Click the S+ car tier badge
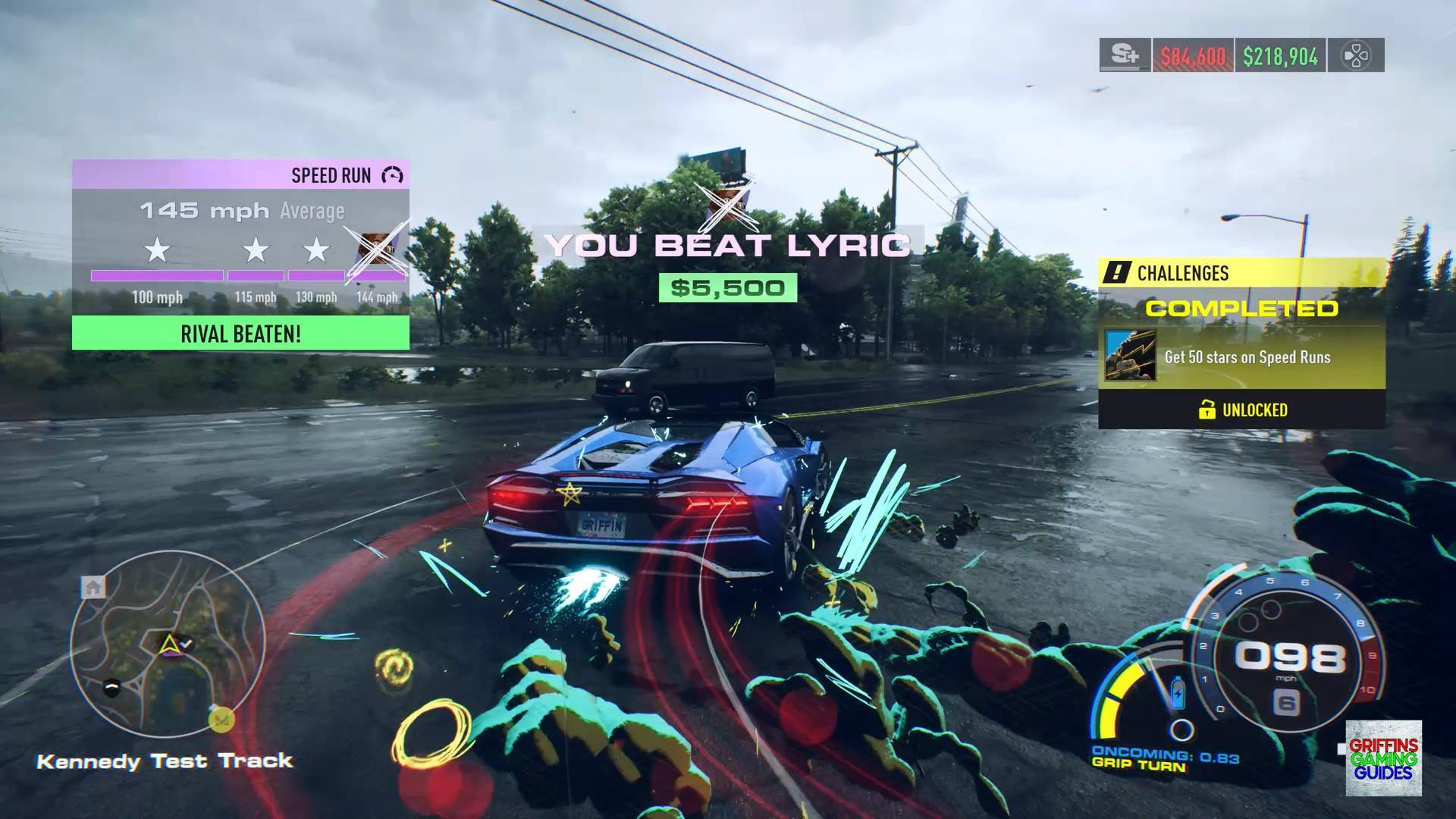The image size is (1456, 819). click(x=1125, y=55)
